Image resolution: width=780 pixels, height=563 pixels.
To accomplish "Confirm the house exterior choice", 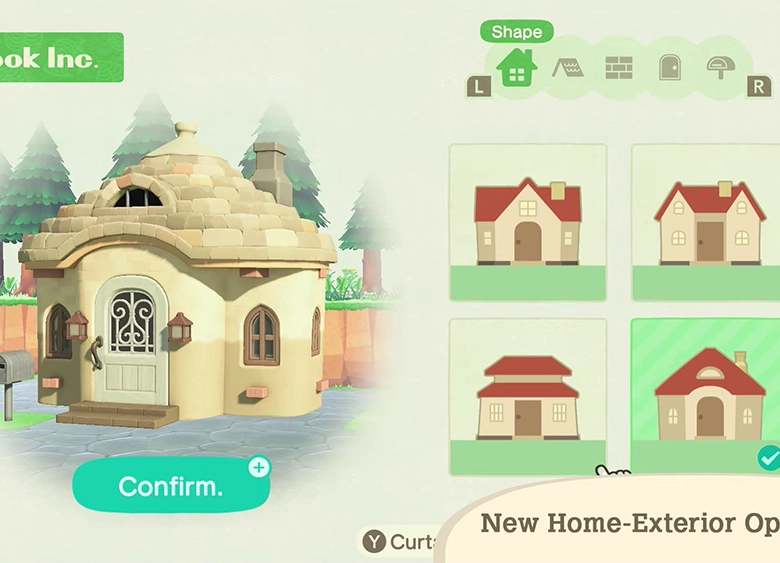I will point(171,486).
